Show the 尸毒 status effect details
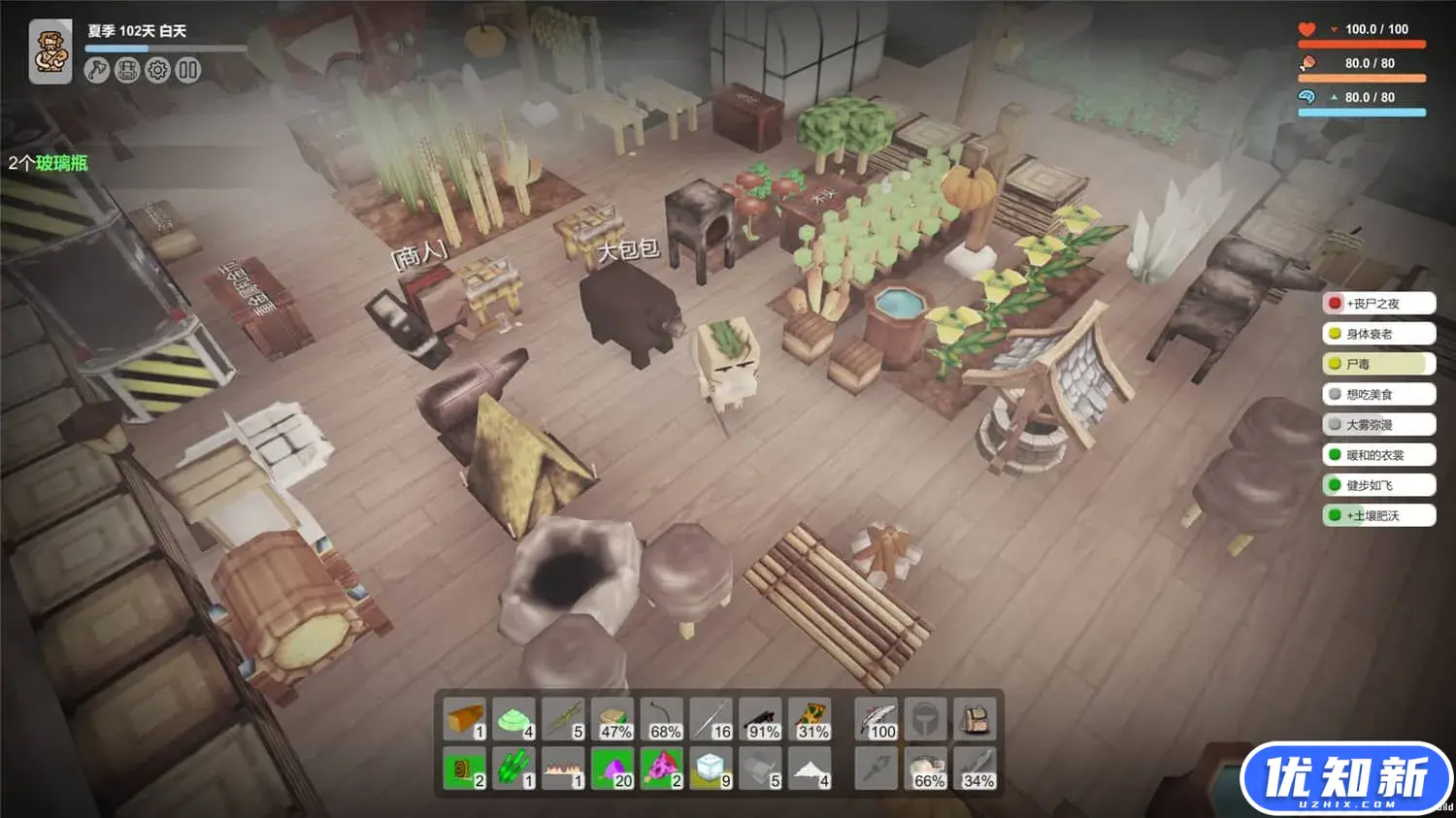The height and width of the screenshot is (818, 1456). 1378,364
